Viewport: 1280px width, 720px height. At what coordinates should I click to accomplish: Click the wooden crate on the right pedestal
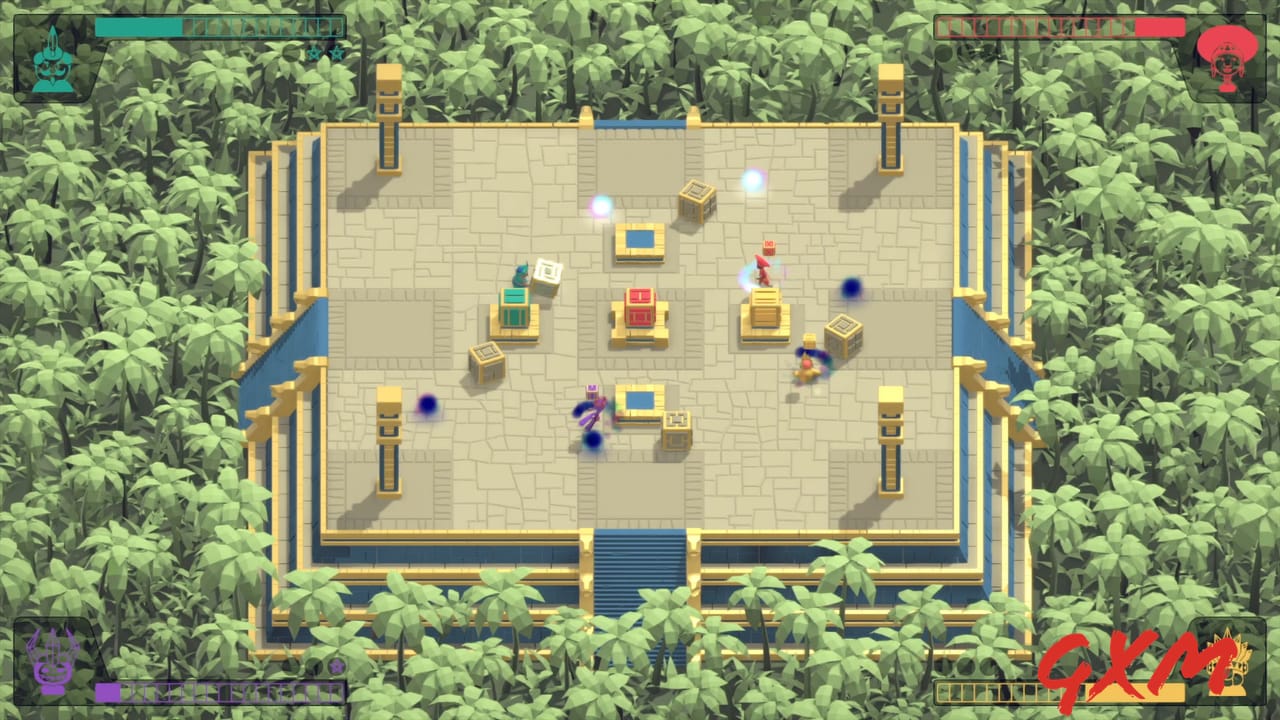tap(764, 305)
